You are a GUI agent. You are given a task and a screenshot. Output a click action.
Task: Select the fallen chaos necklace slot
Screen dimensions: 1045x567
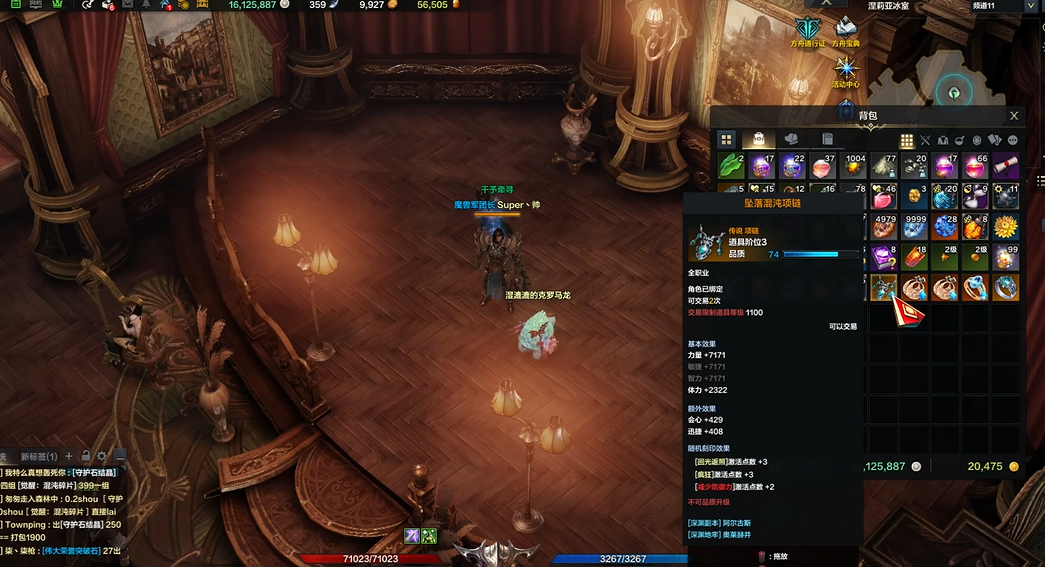pos(883,288)
